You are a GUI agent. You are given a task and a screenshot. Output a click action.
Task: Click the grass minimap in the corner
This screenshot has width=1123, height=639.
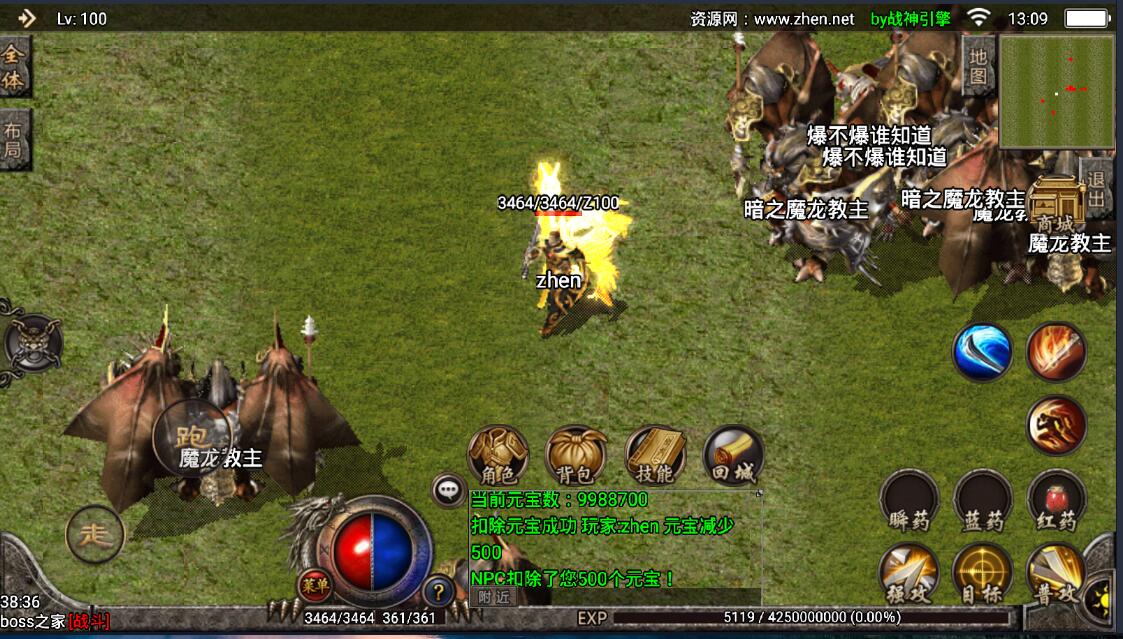click(1057, 91)
